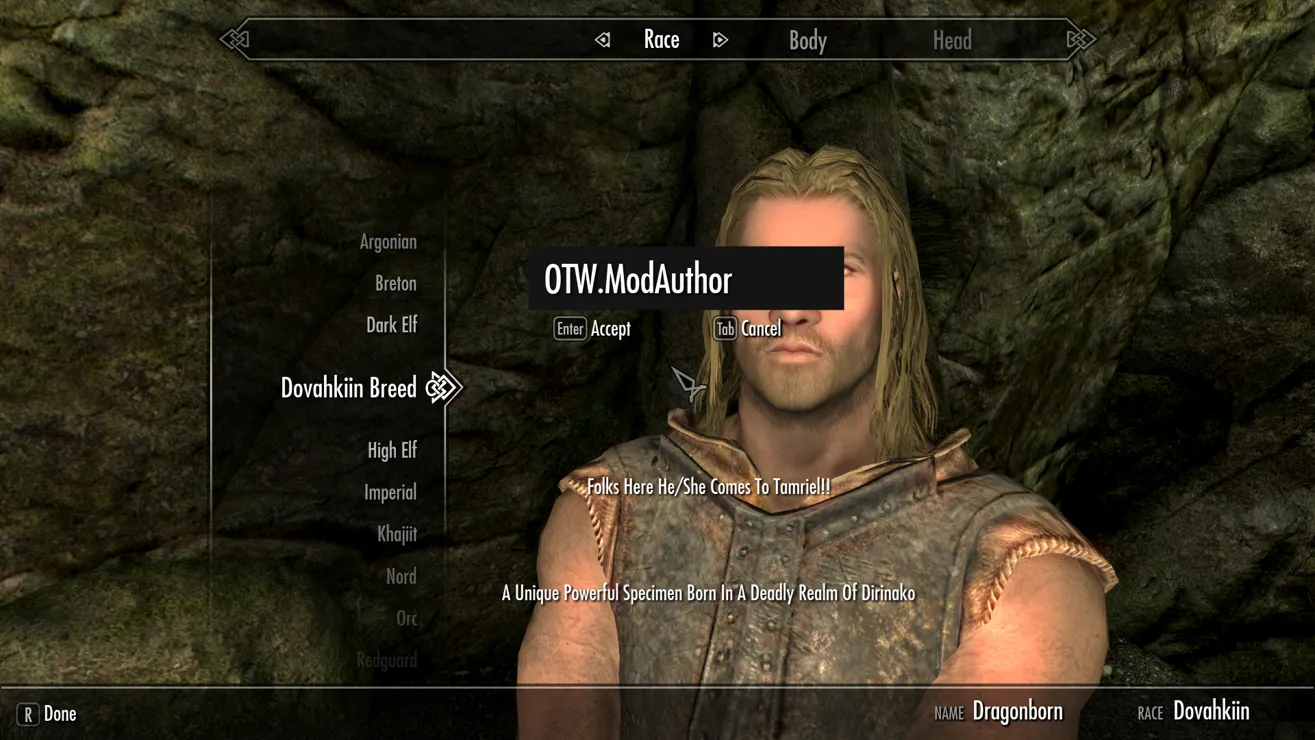Select the Nord race
Viewport: 1315px width, 740px height.
click(400, 576)
